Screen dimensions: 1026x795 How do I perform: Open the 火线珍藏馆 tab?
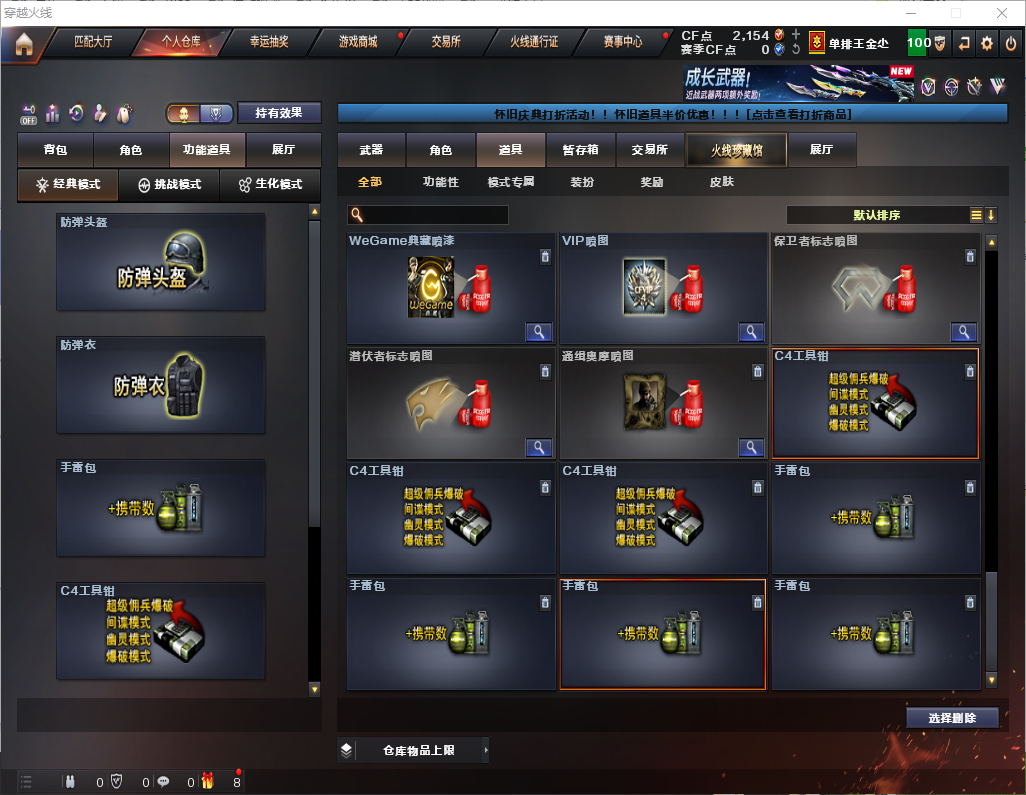coord(736,150)
